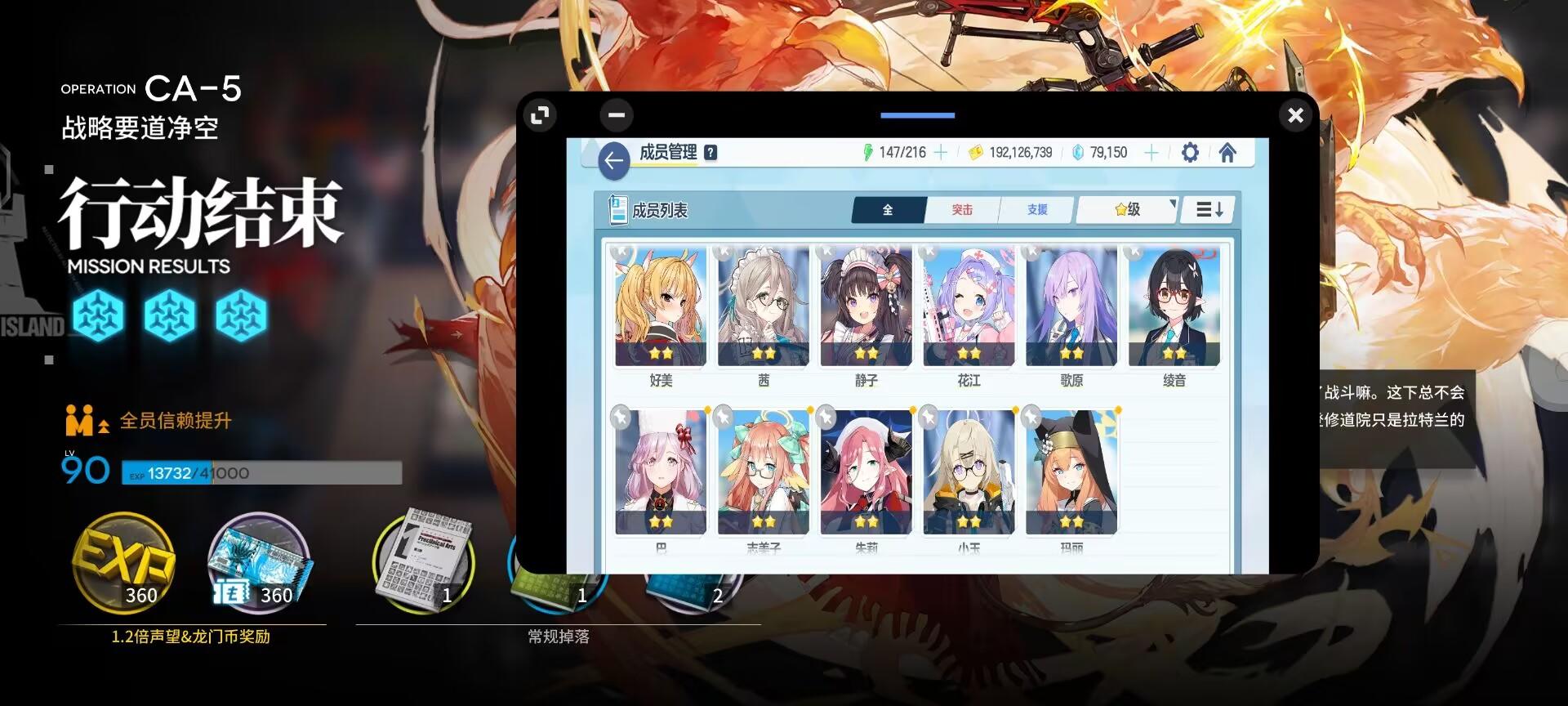Open the star level dropdown
Image resolution: width=1568 pixels, height=706 pixels.
point(1127,209)
